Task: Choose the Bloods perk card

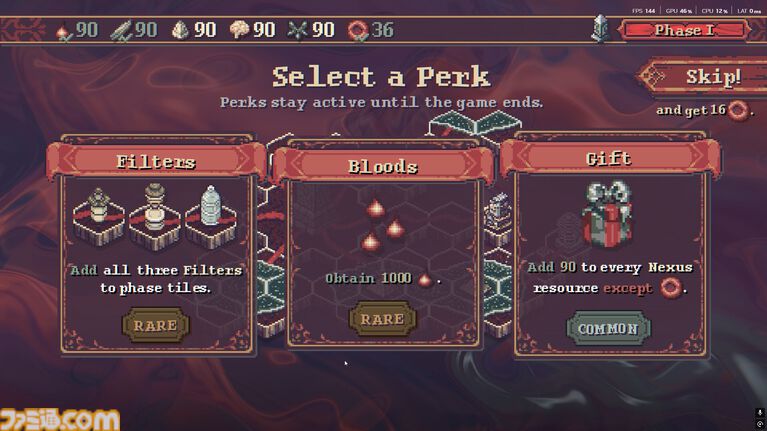Action: [382, 250]
